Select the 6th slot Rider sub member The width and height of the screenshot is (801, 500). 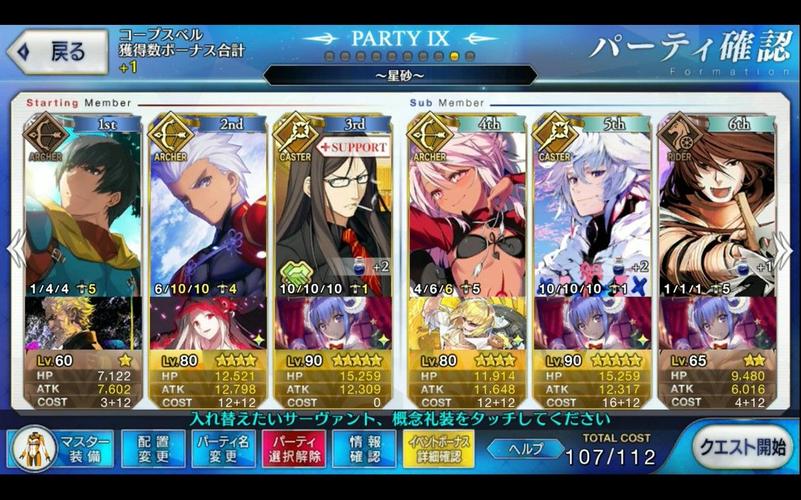point(716,210)
